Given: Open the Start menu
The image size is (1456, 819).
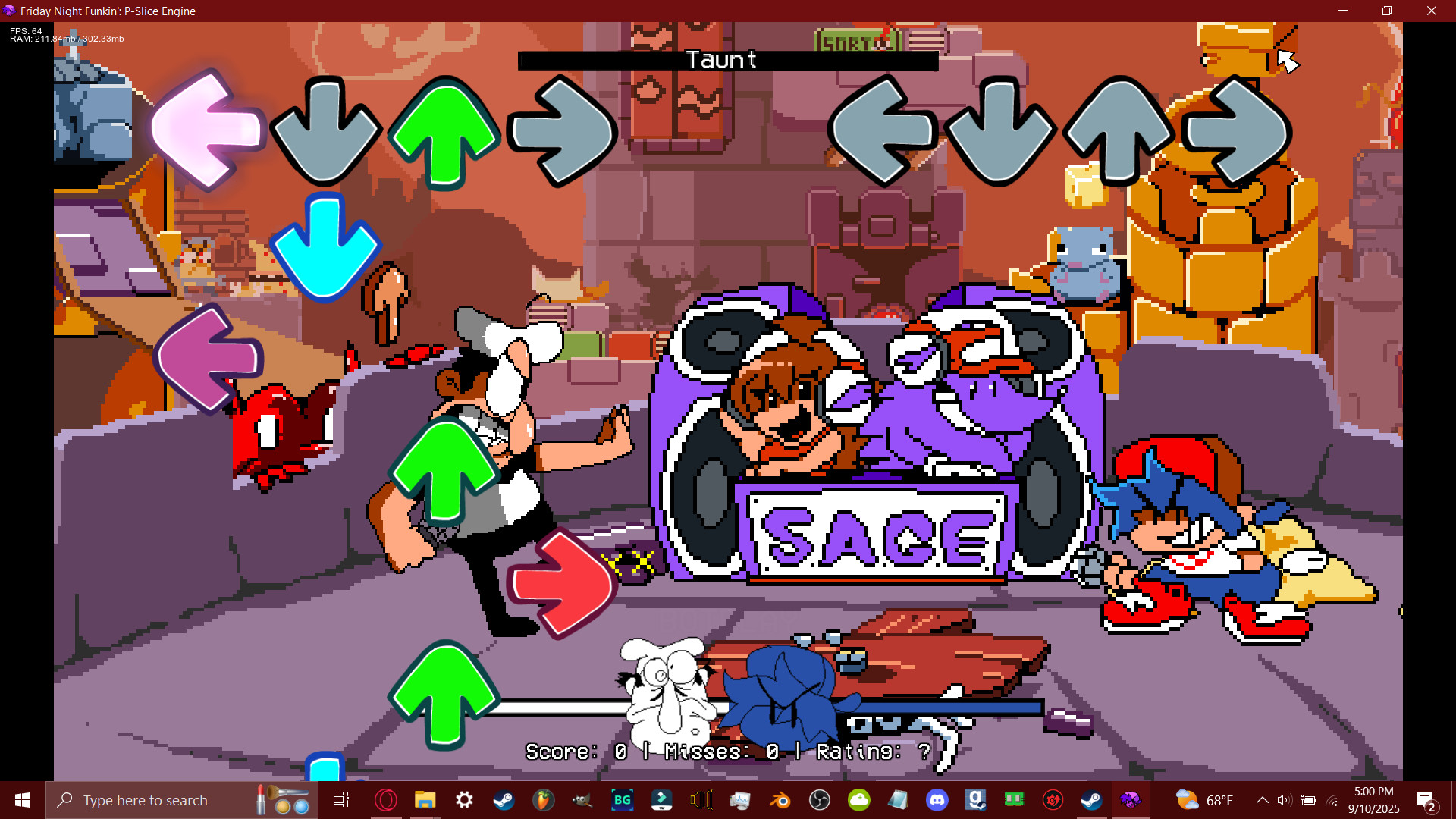Looking at the screenshot, I should pos(22,799).
